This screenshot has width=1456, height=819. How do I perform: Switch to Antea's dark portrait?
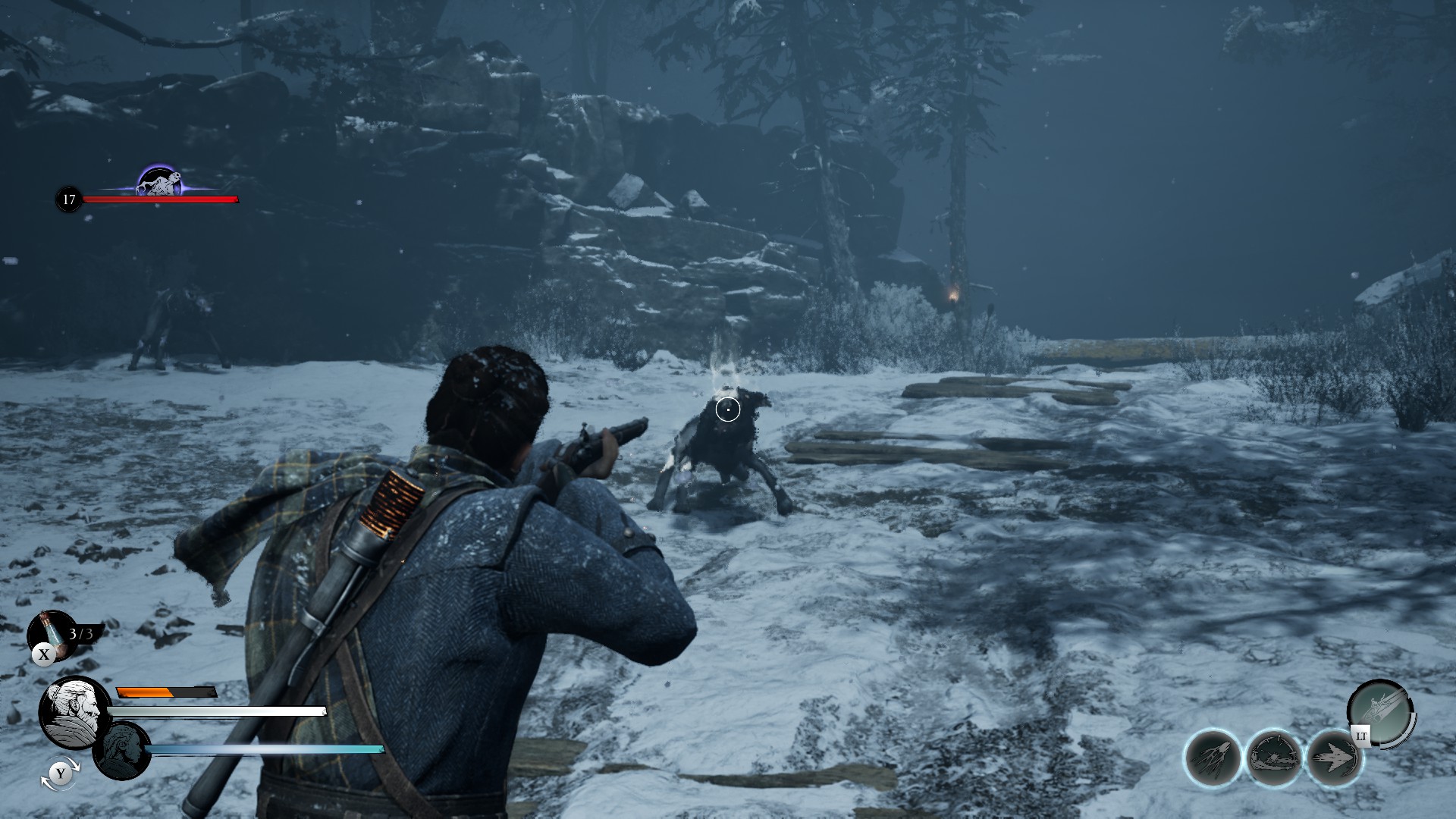point(121,749)
